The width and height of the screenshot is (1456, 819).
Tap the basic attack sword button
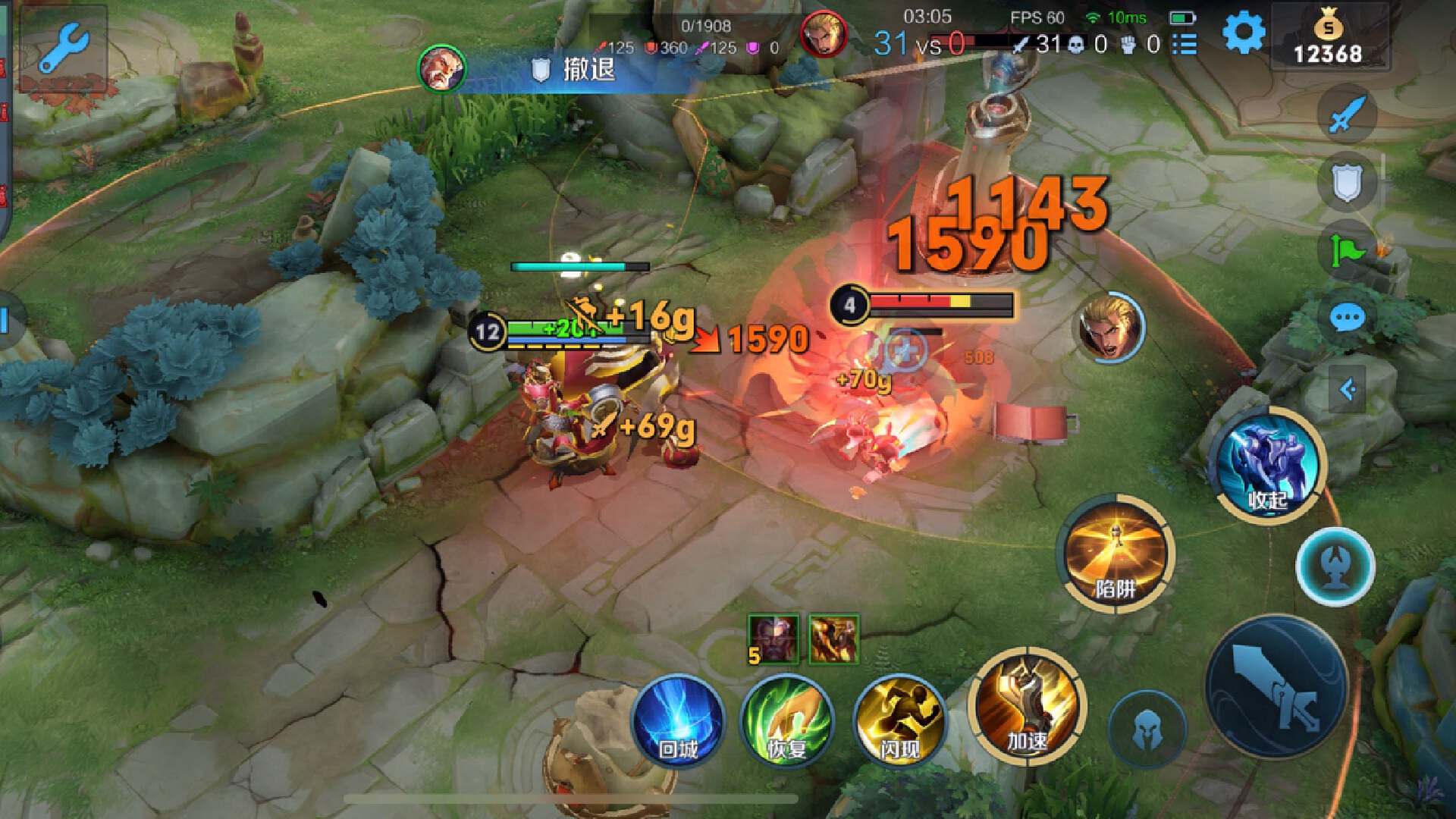coord(1276,687)
